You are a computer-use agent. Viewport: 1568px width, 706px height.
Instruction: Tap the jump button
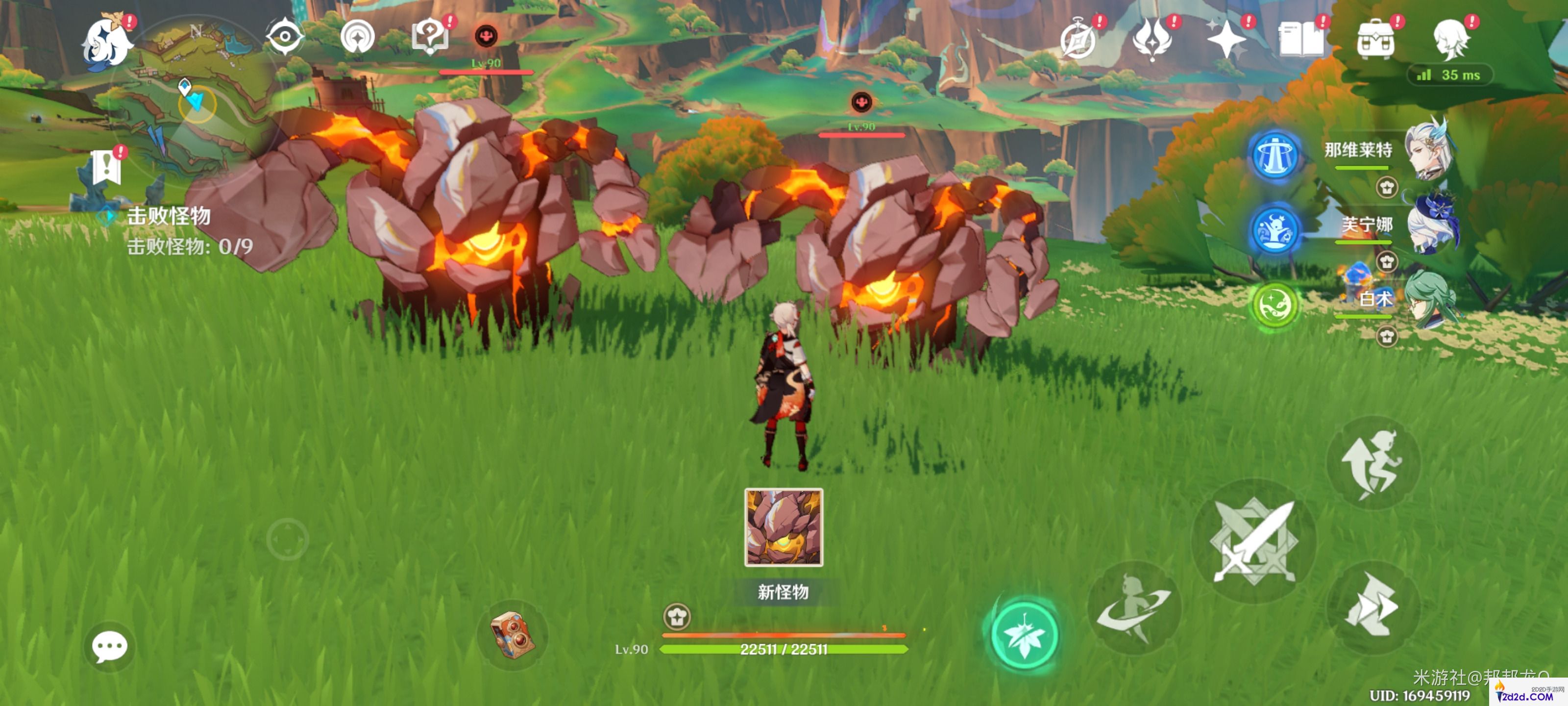pos(1372,463)
